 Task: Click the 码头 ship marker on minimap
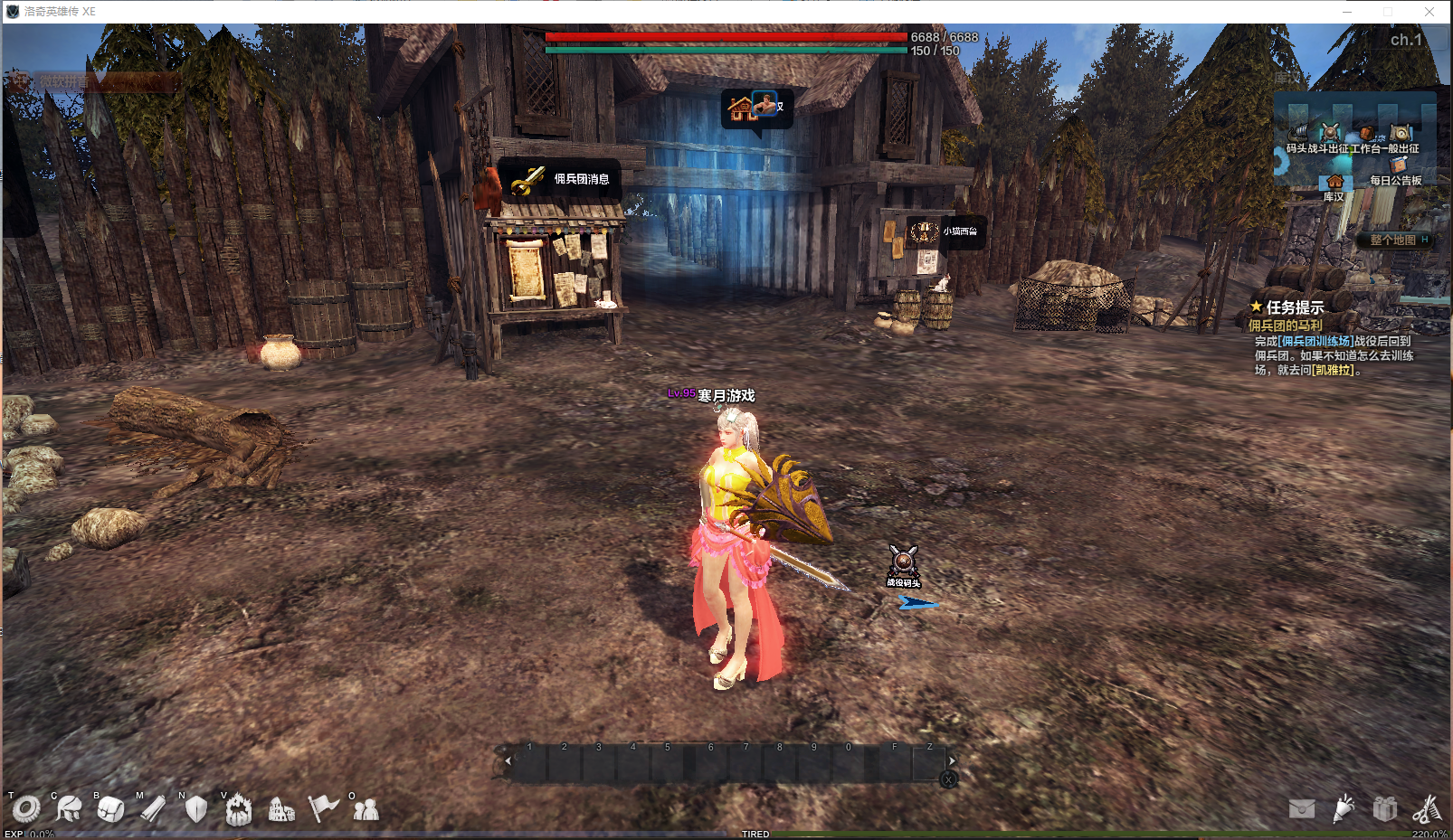[1298, 135]
